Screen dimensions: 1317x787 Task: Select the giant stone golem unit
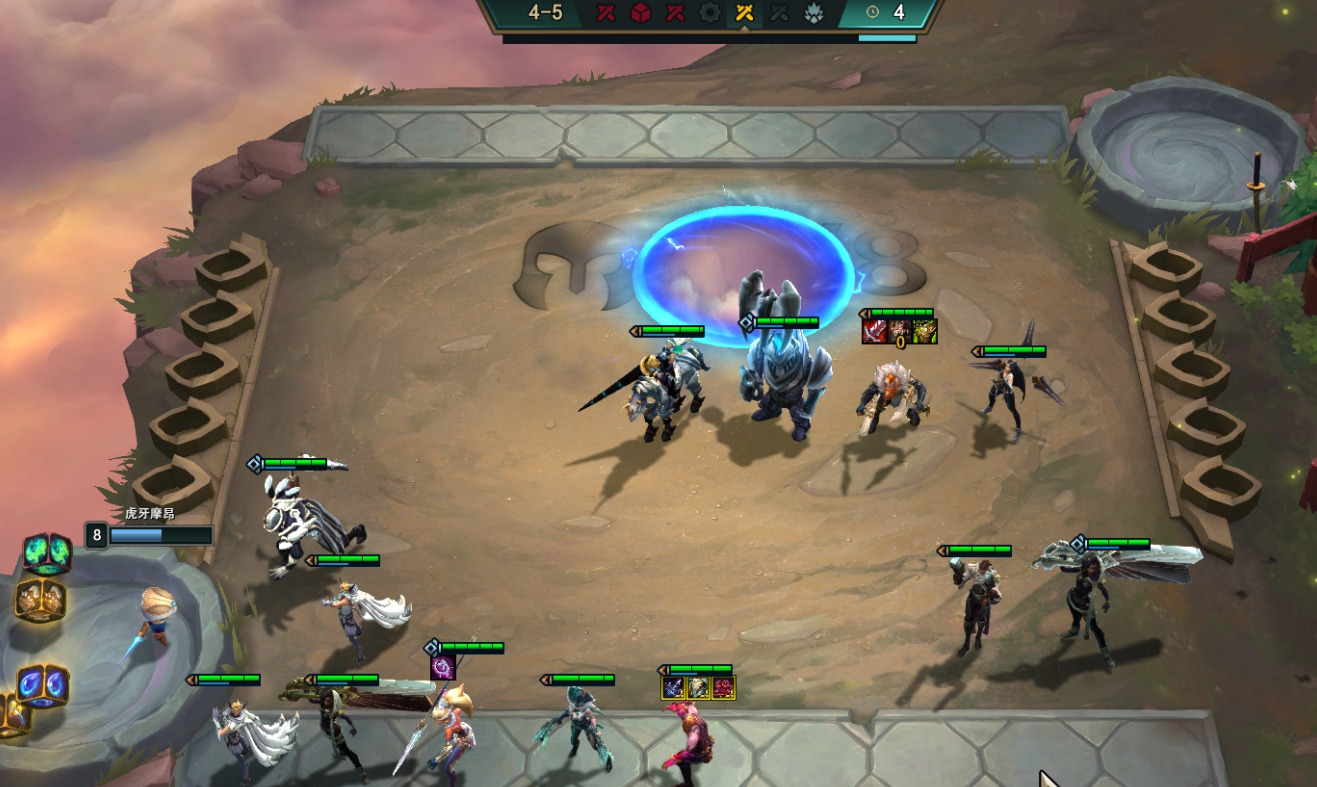point(785,365)
